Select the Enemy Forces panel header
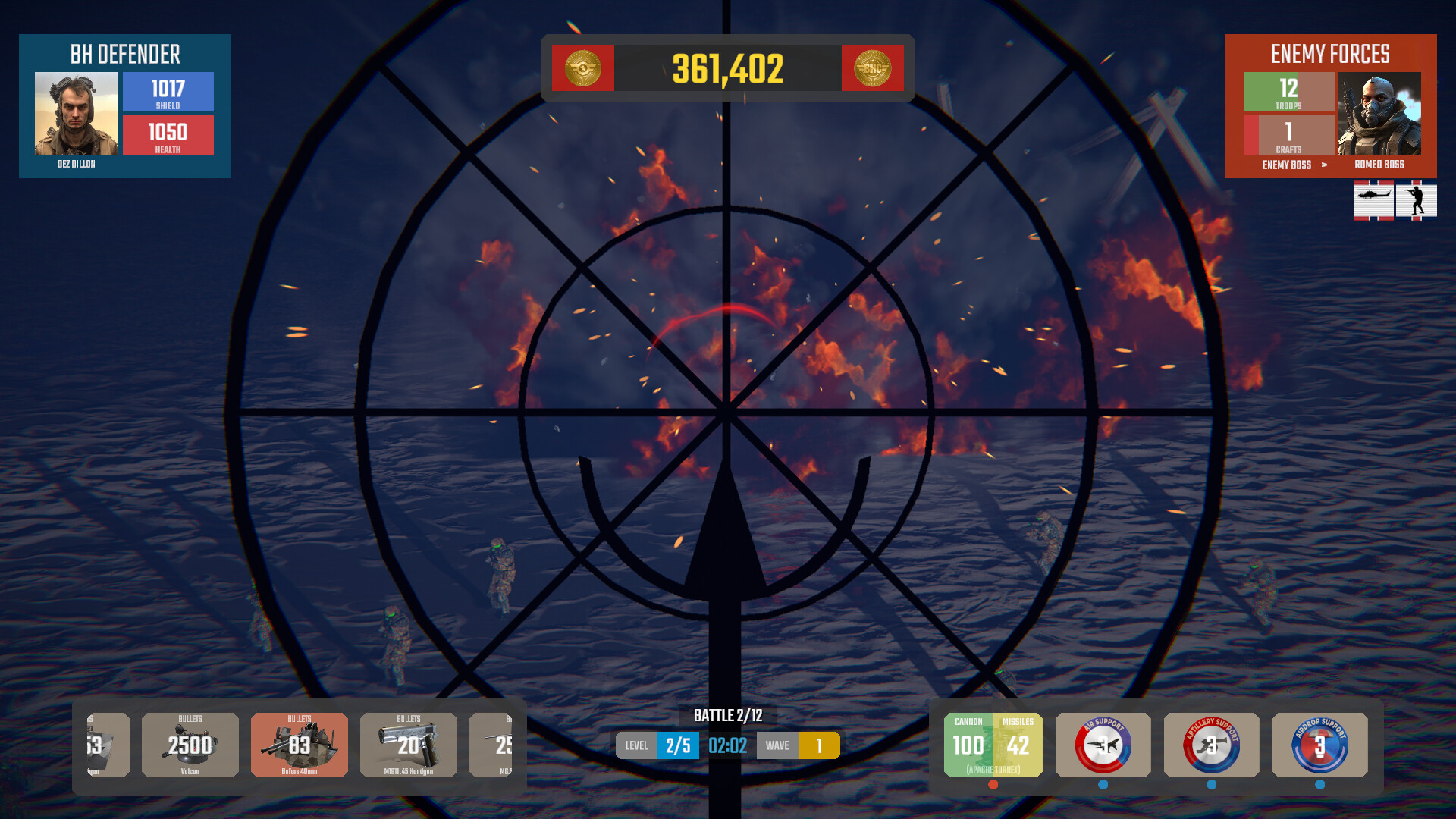Image resolution: width=1456 pixels, height=819 pixels. pos(1329,54)
